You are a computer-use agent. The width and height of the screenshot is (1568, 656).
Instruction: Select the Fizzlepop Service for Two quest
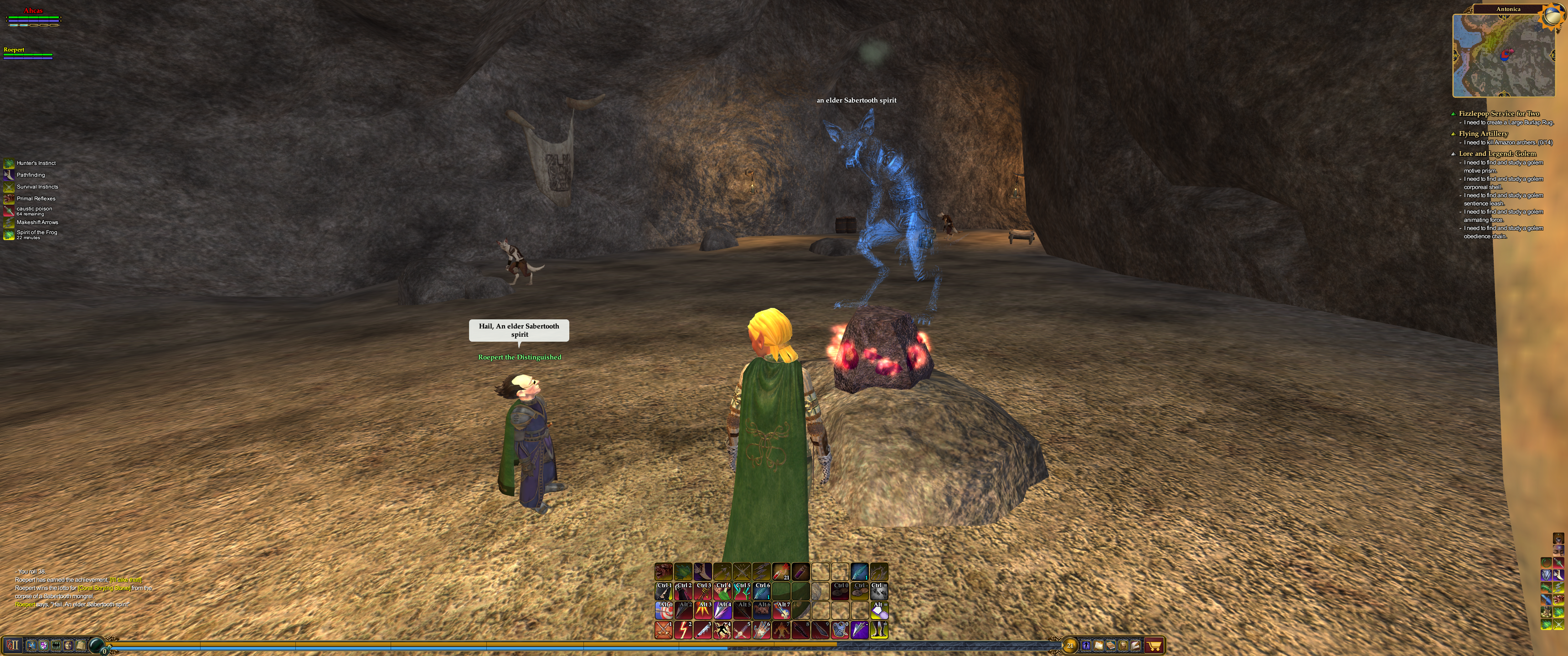point(1499,113)
